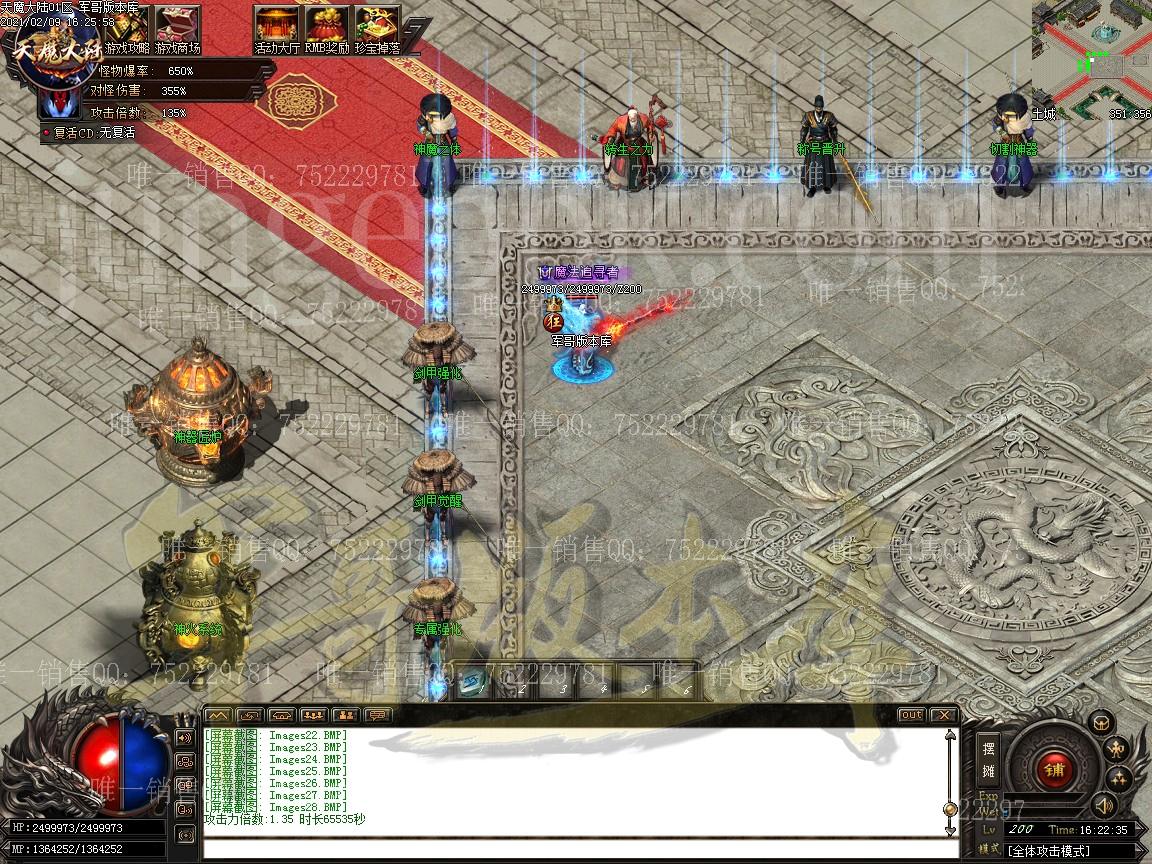The image size is (1152, 864).
Task: Click the chat scrollbar down arrow
Action: pos(950,830)
